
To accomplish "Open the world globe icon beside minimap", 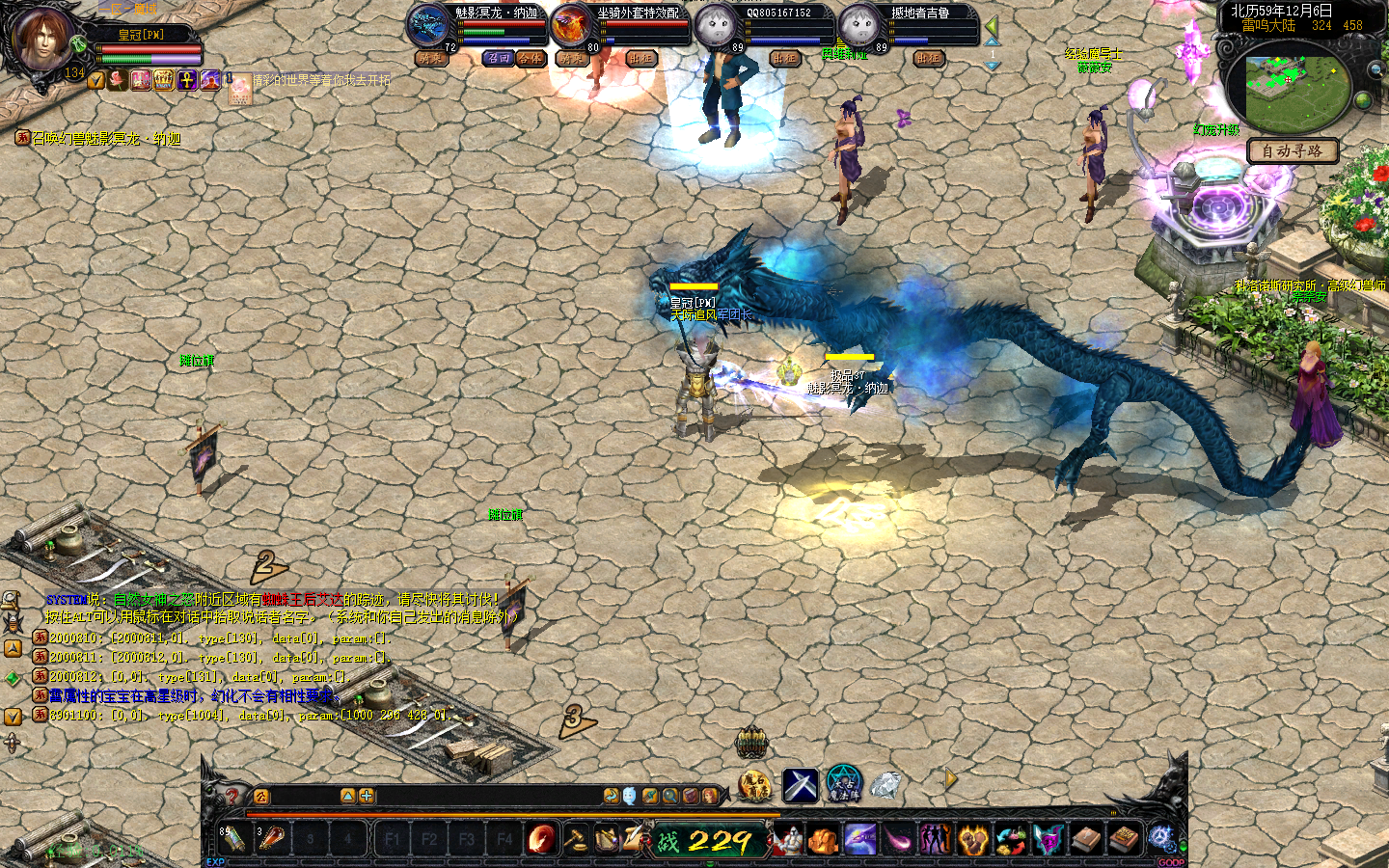I will point(1363,99).
